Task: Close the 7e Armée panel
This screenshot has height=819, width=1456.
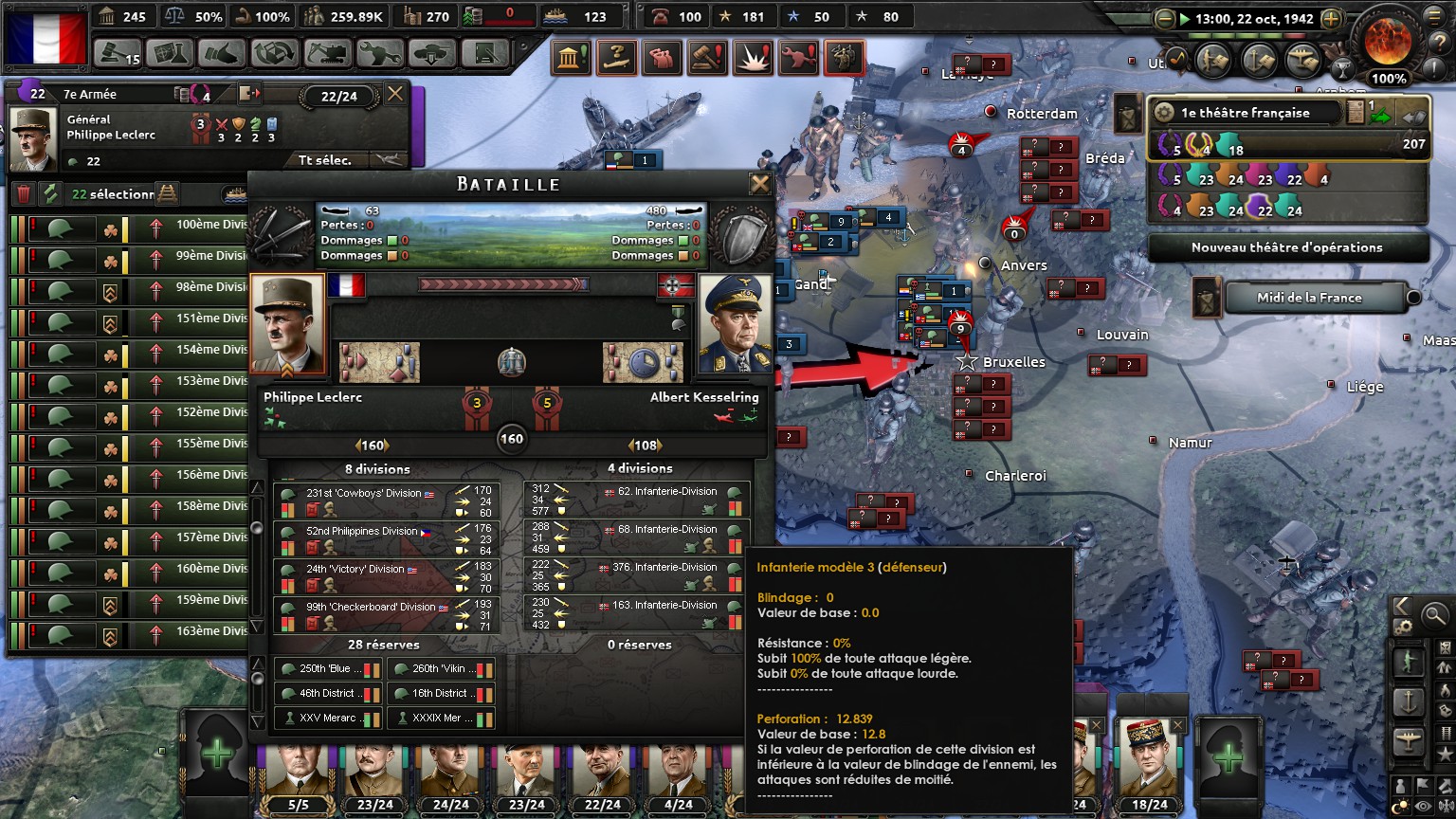Action: 395,94
